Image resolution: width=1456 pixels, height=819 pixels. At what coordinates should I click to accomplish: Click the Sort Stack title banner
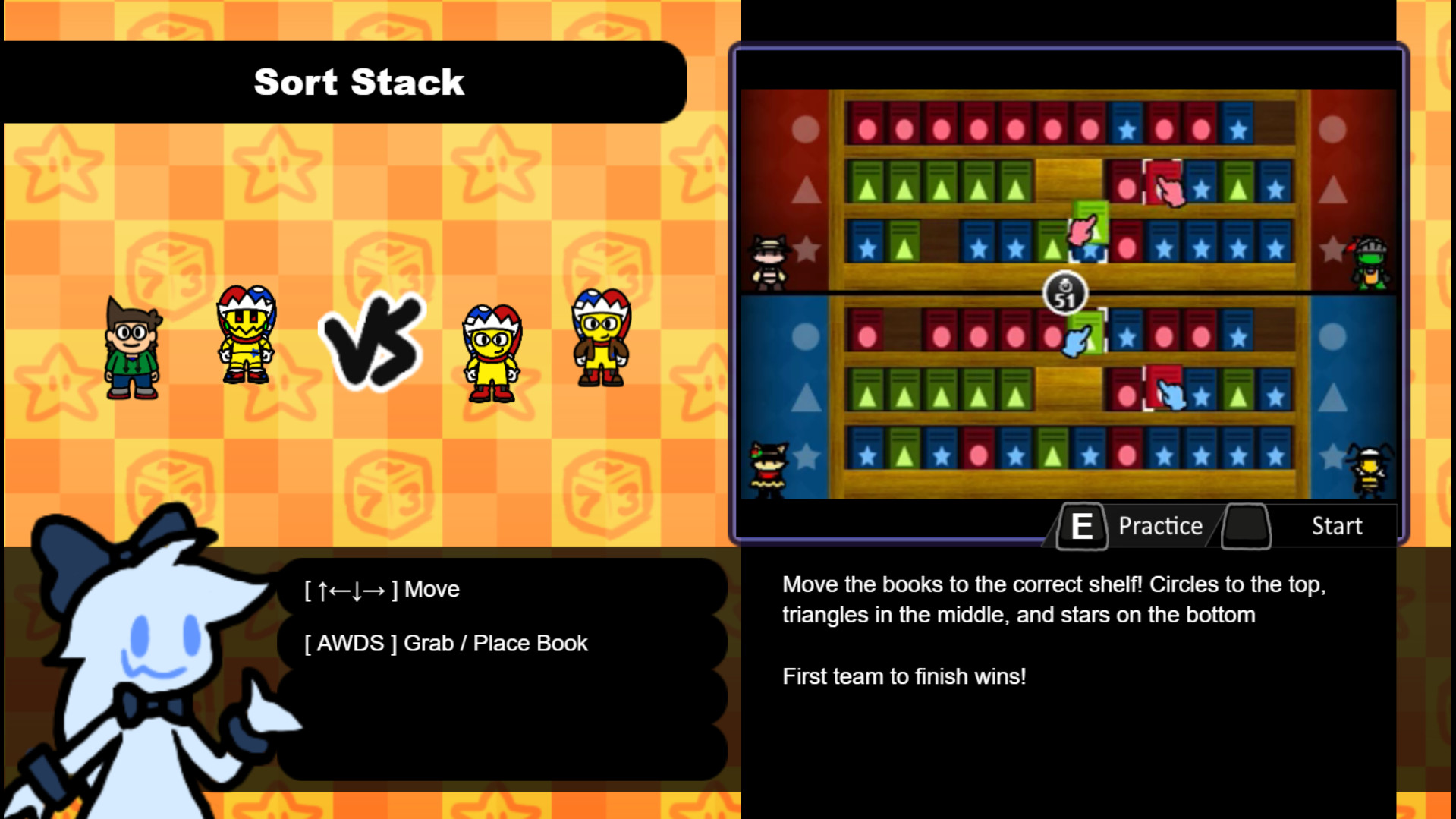[358, 82]
